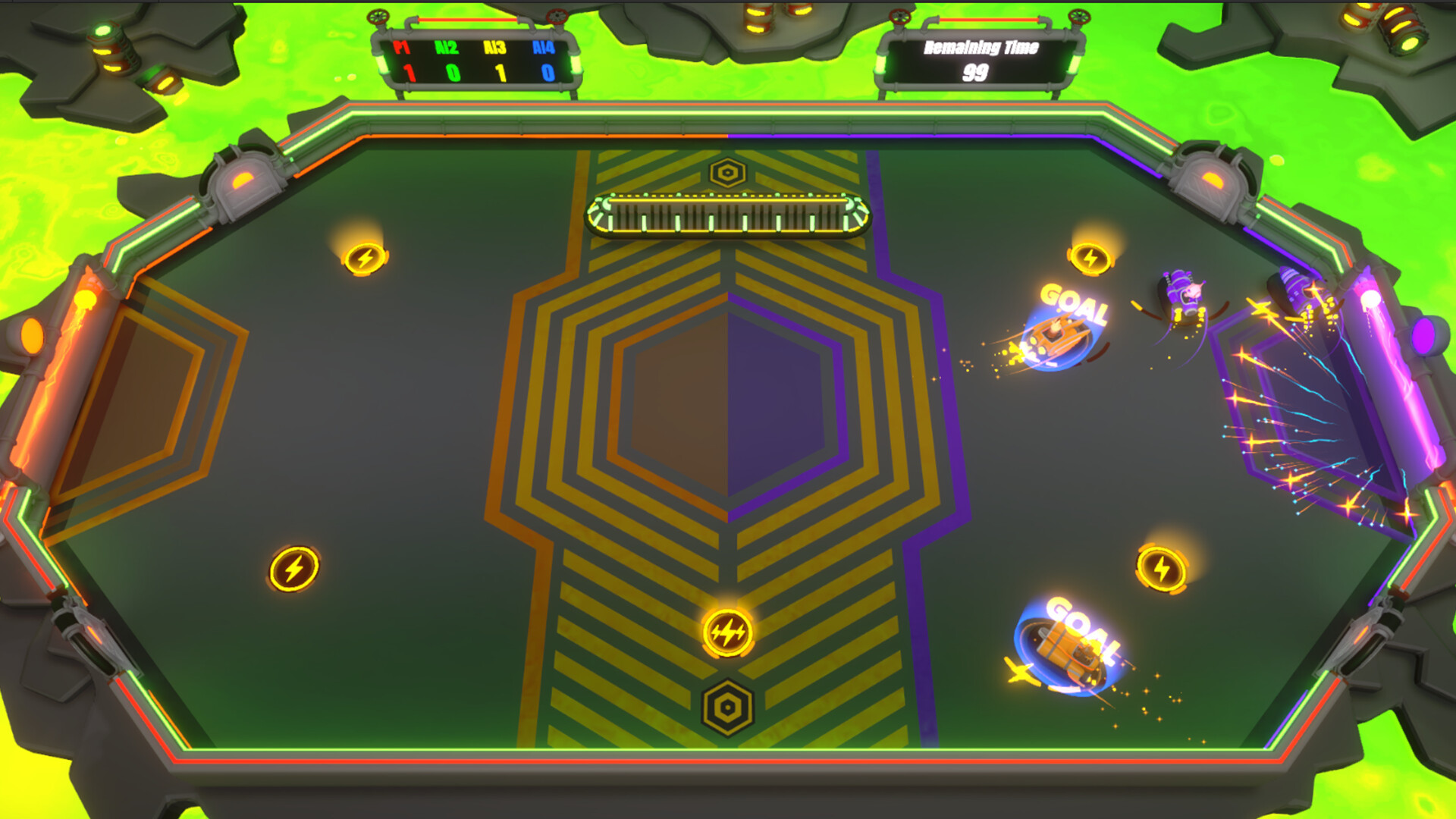Grab the lightning power-up near the lower-left corner
This screenshot has width=1456, height=819.
pos(295,567)
